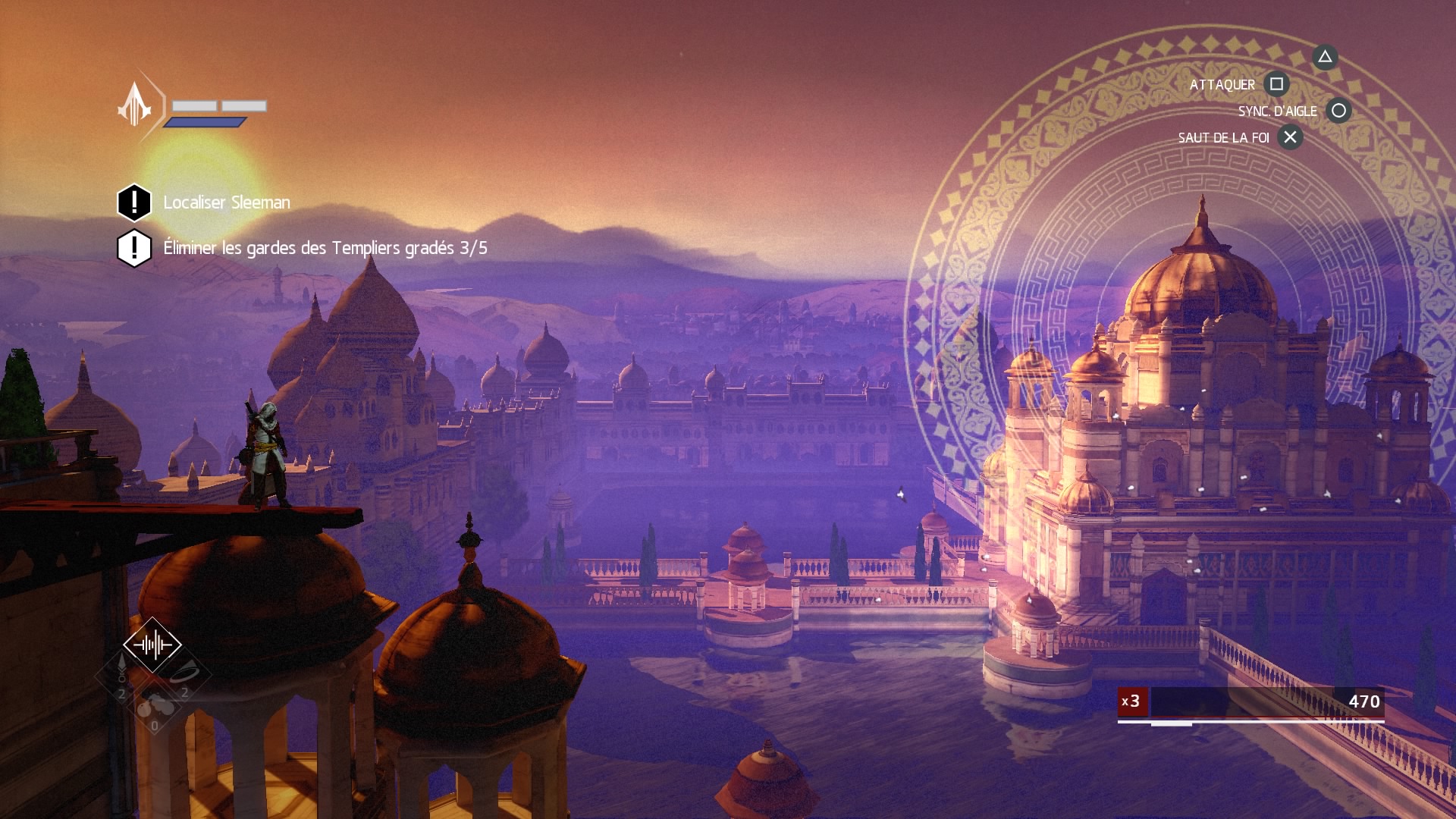Image resolution: width=1456 pixels, height=819 pixels.
Task: Select the 'Éliminer les gardes des Templiers' objective
Action: tap(325, 248)
